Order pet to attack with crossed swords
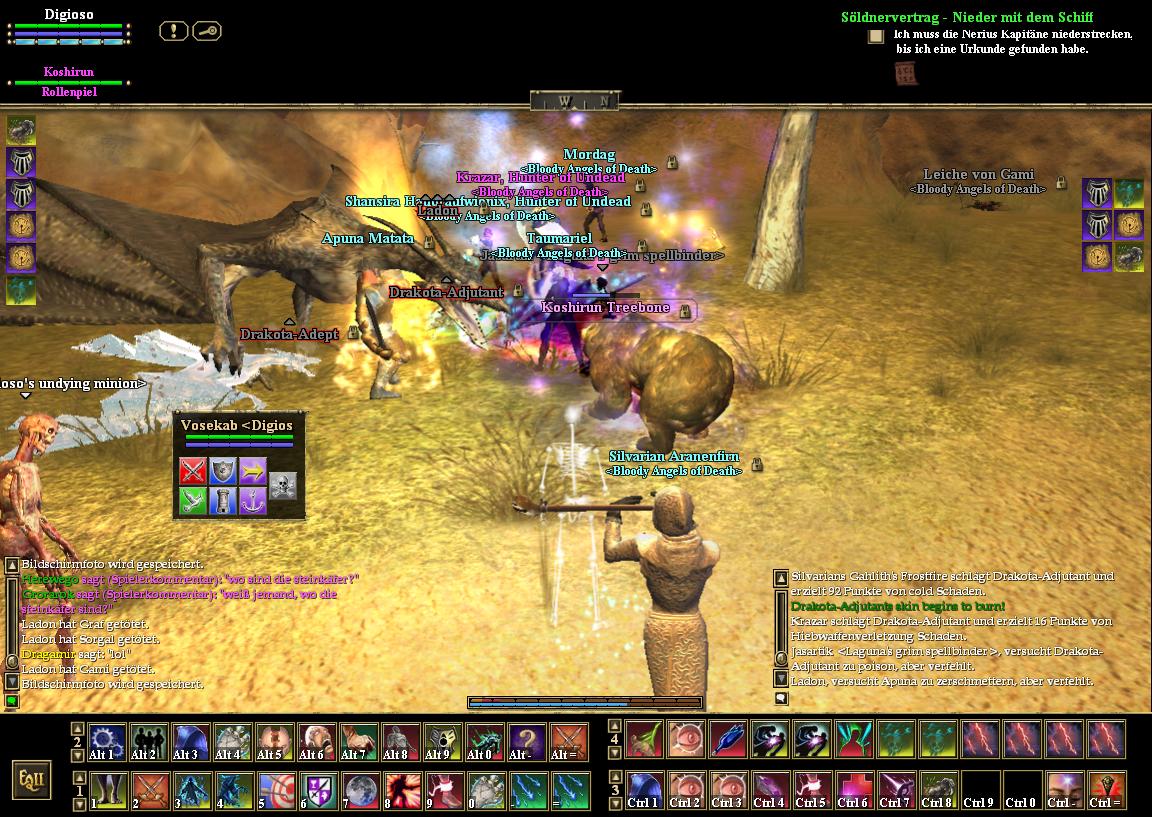1152x817 pixels. point(193,471)
